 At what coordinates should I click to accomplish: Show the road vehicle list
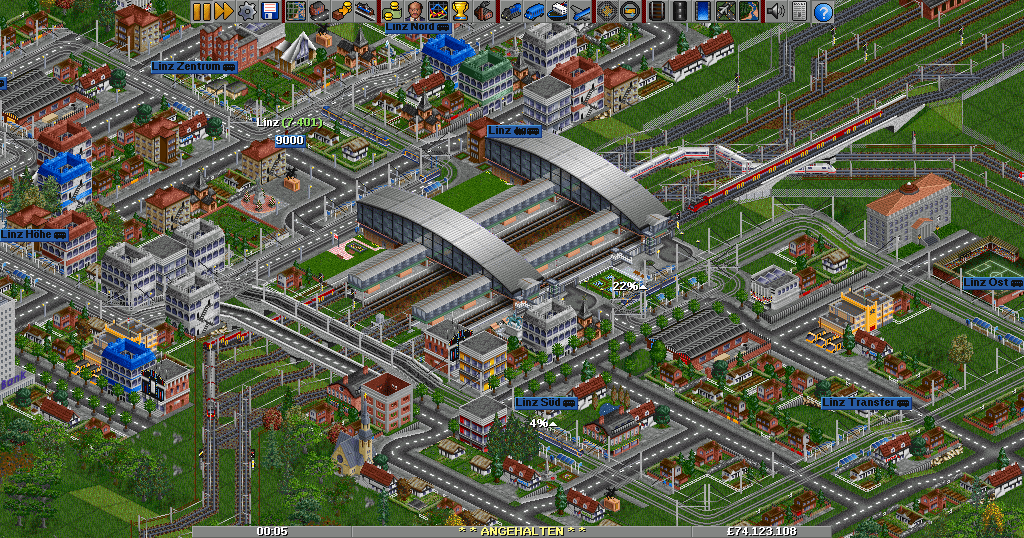pyautogui.click(x=535, y=11)
